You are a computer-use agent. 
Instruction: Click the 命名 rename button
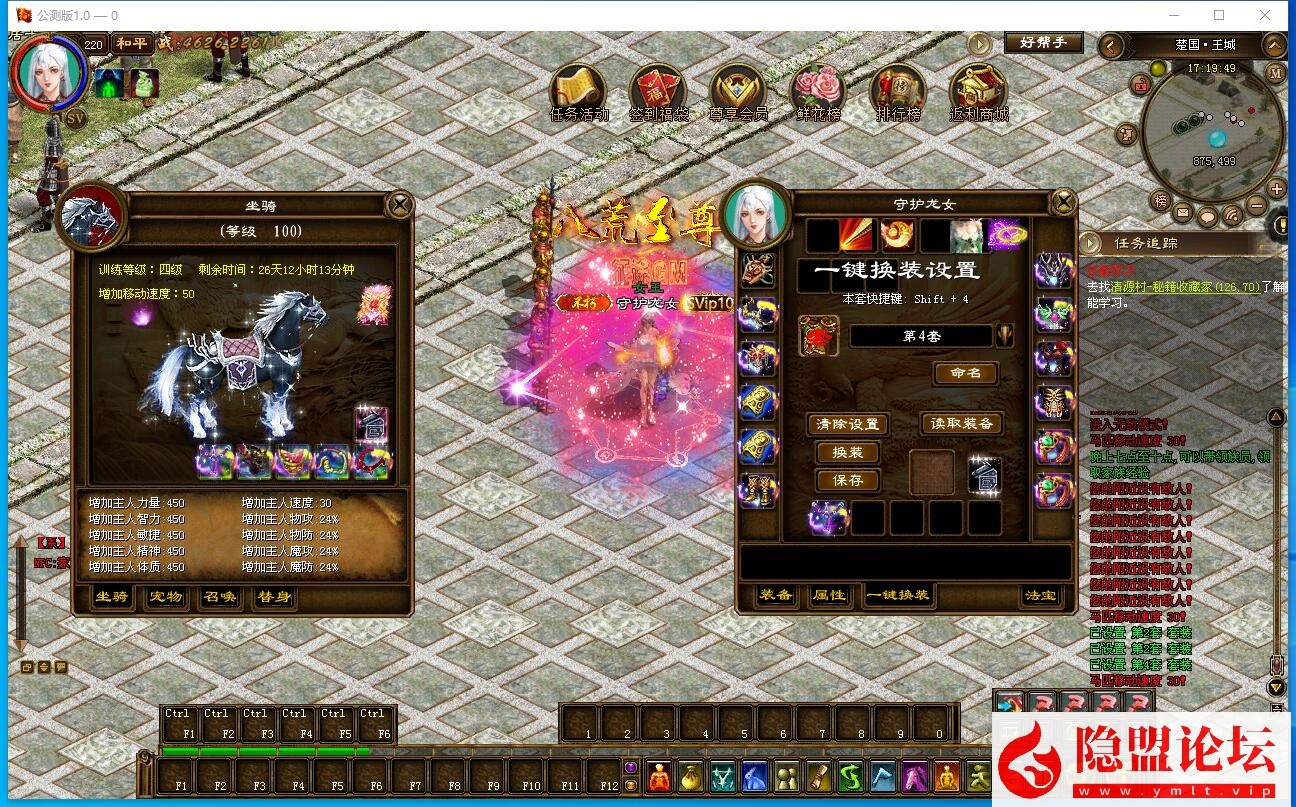(x=965, y=373)
